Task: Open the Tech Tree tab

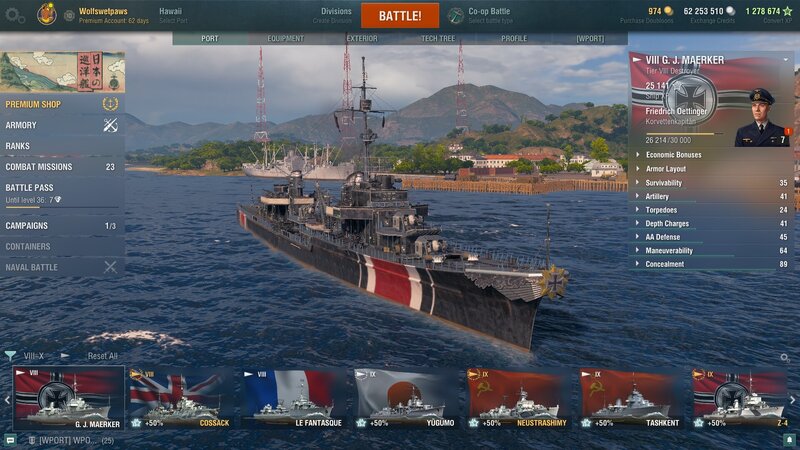Action: point(437,39)
